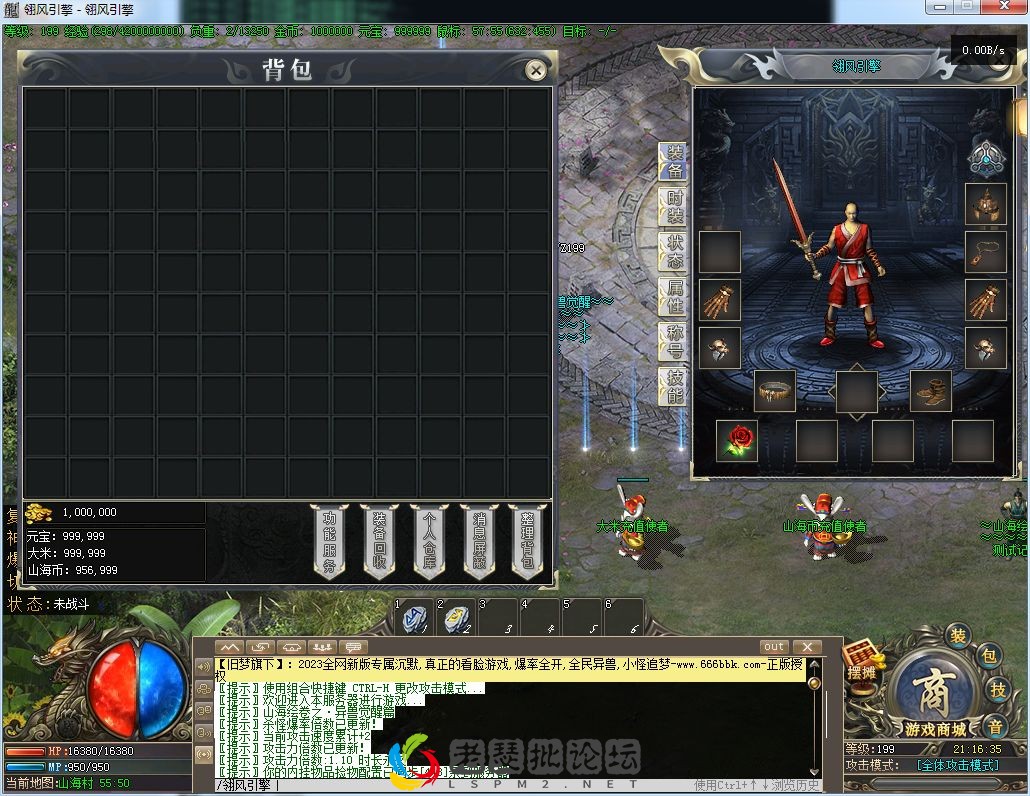Switch to the 时装 fashion tab
The height and width of the screenshot is (796, 1030).
pos(675,207)
